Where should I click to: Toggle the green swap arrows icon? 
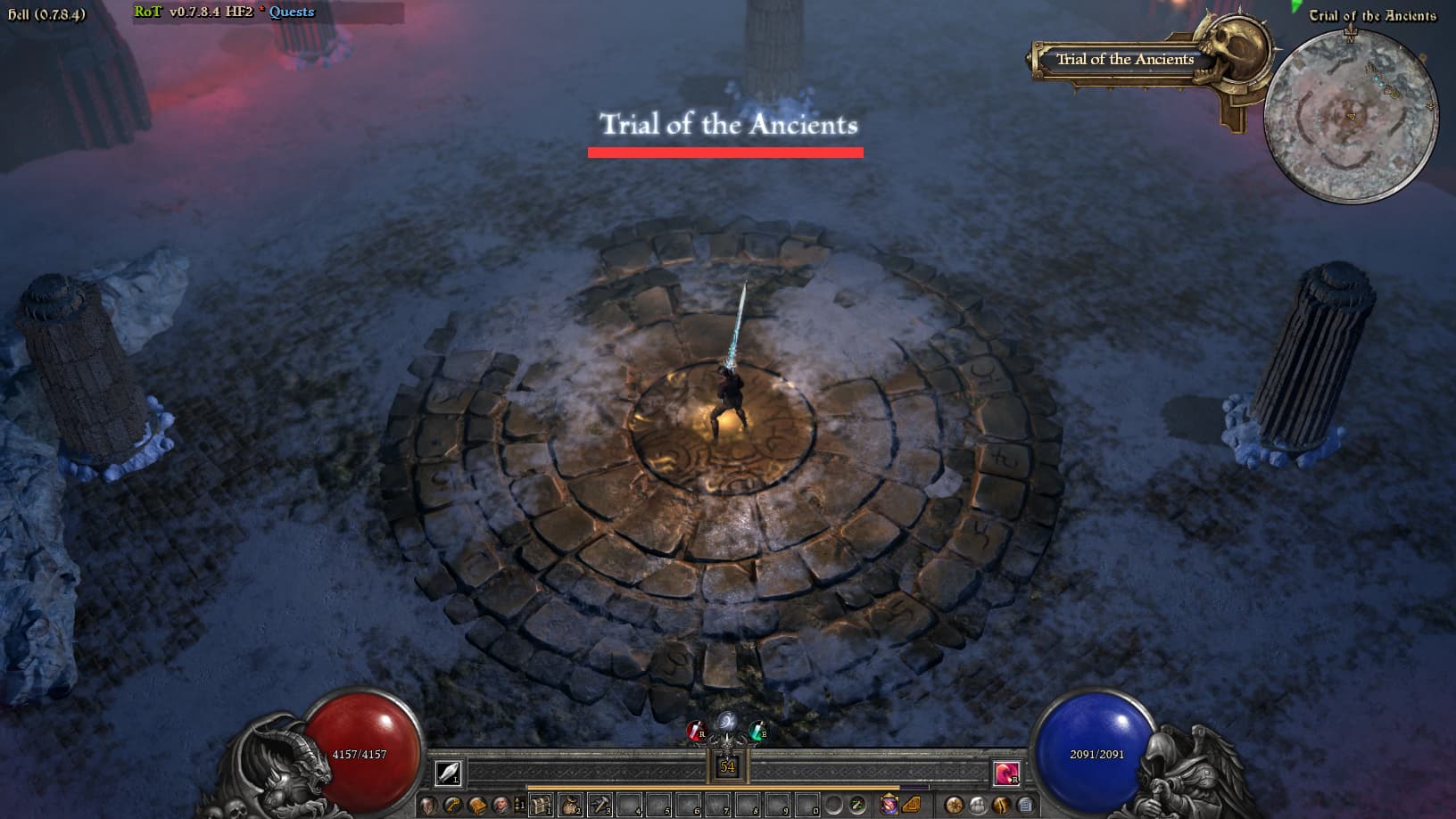pos(857,806)
